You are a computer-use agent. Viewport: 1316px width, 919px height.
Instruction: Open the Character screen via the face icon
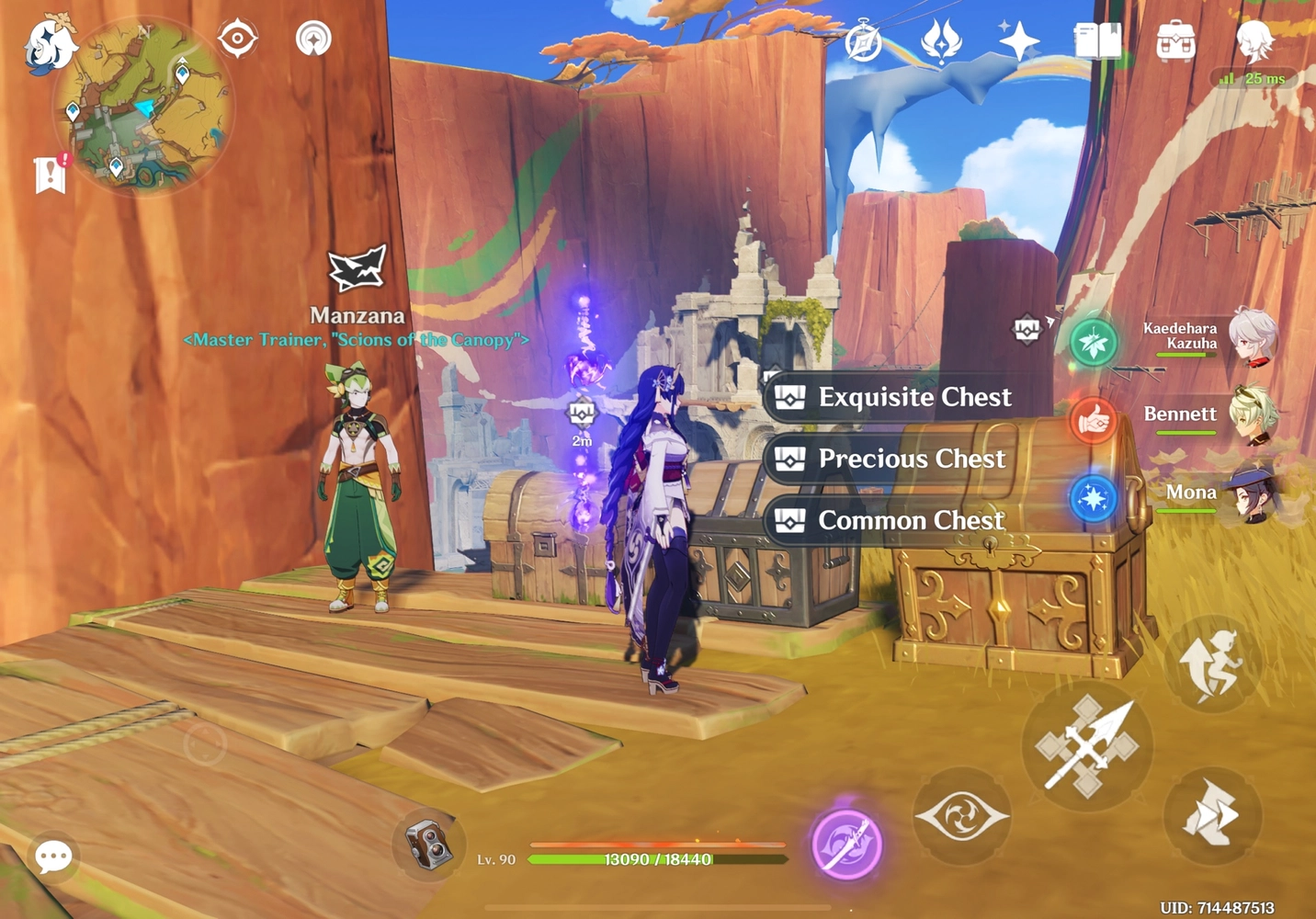[x=1254, y=40]
